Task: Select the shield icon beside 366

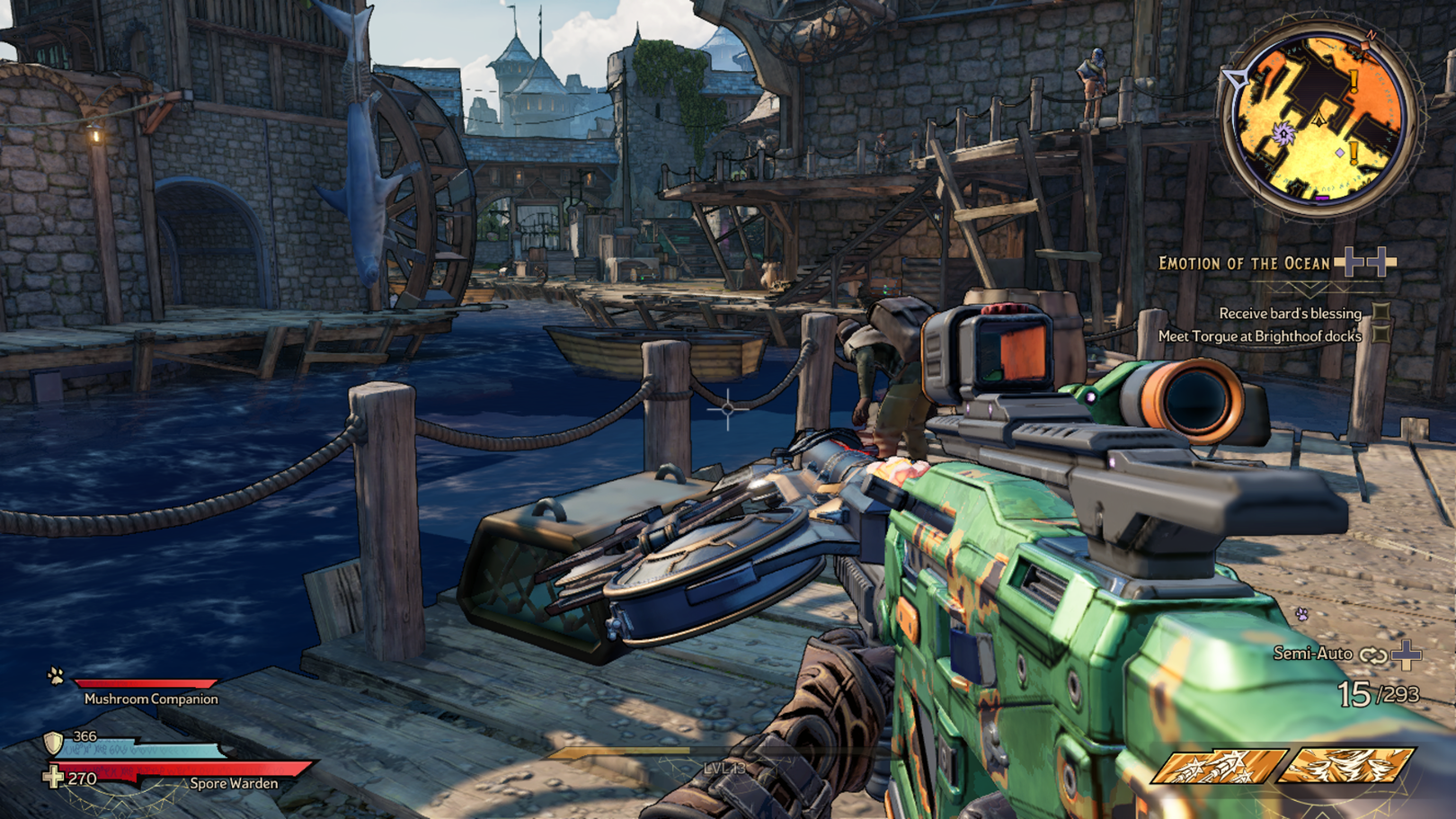Action: coord(54,743)
